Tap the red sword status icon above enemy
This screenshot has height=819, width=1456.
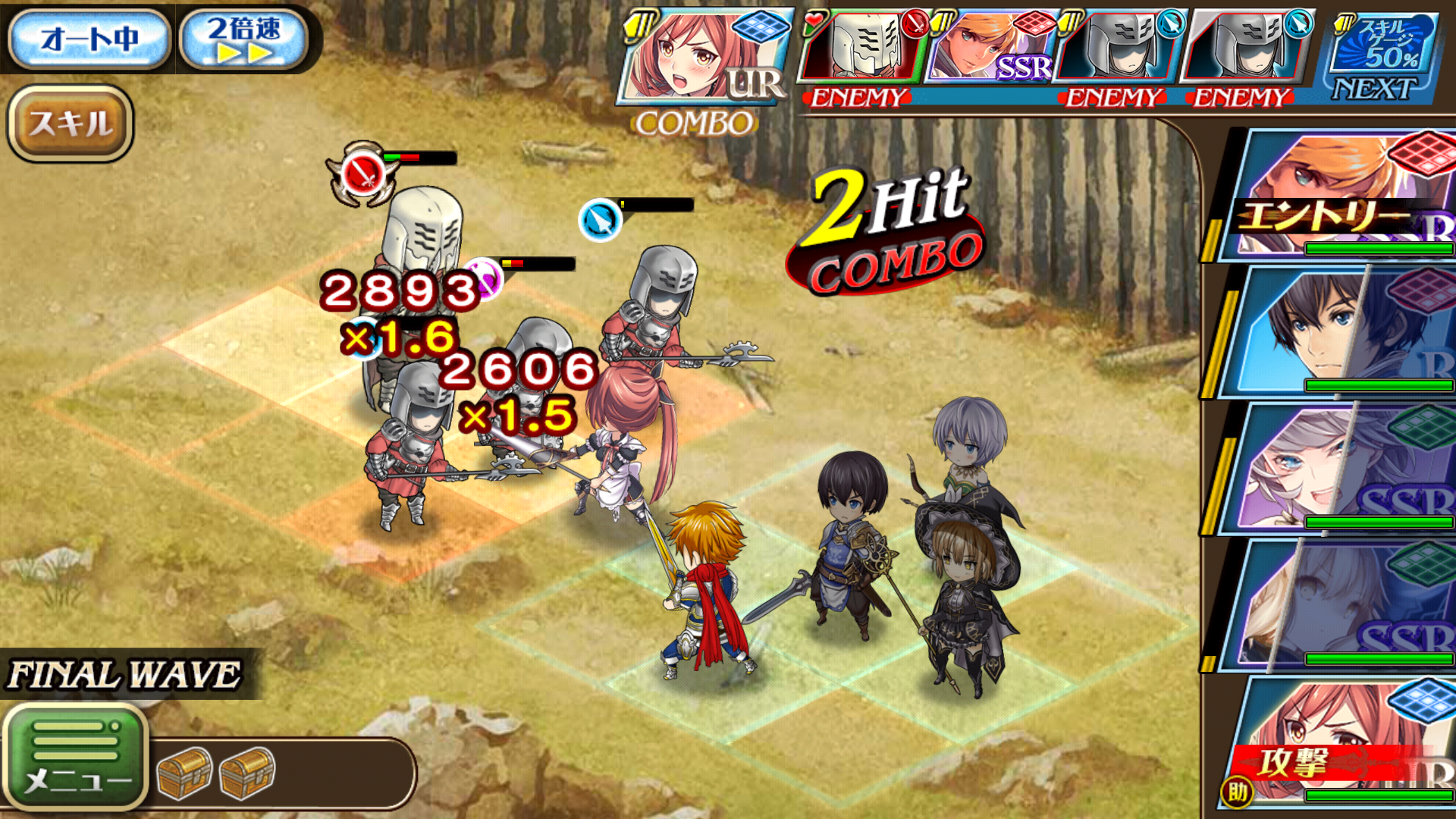pos(359,168)
